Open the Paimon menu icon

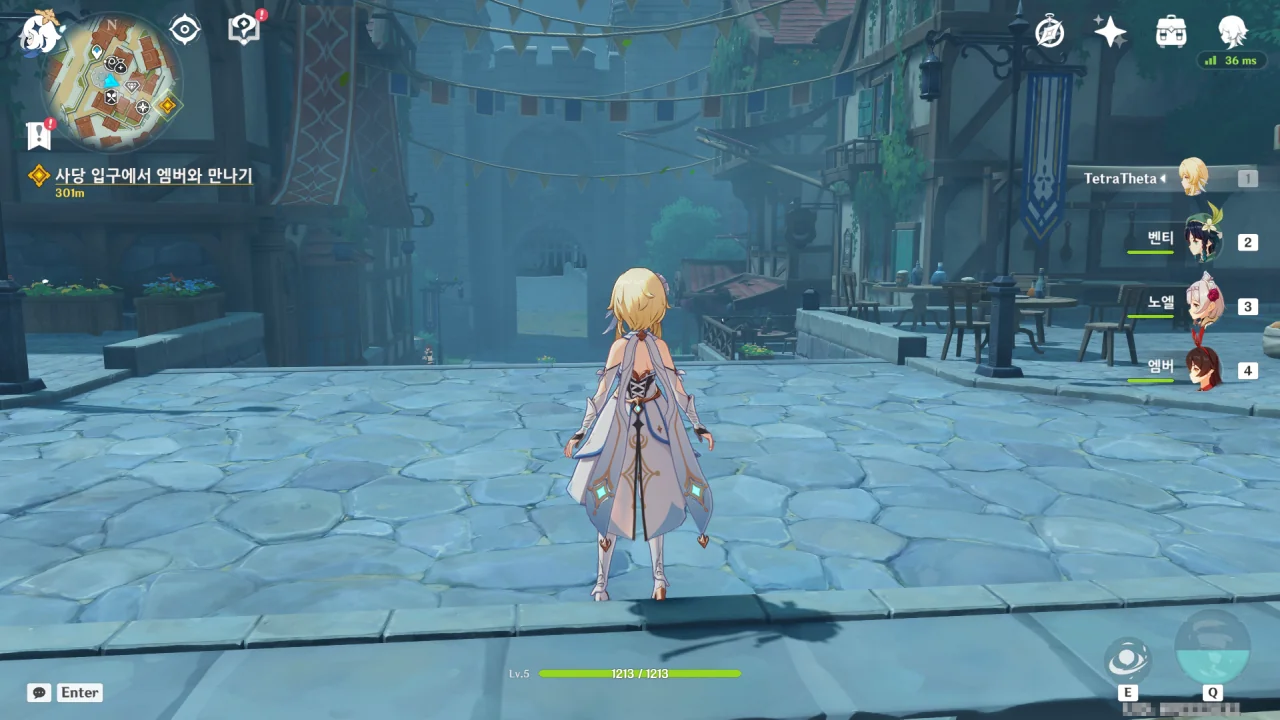pyautogui.click(x=40, y=31)
